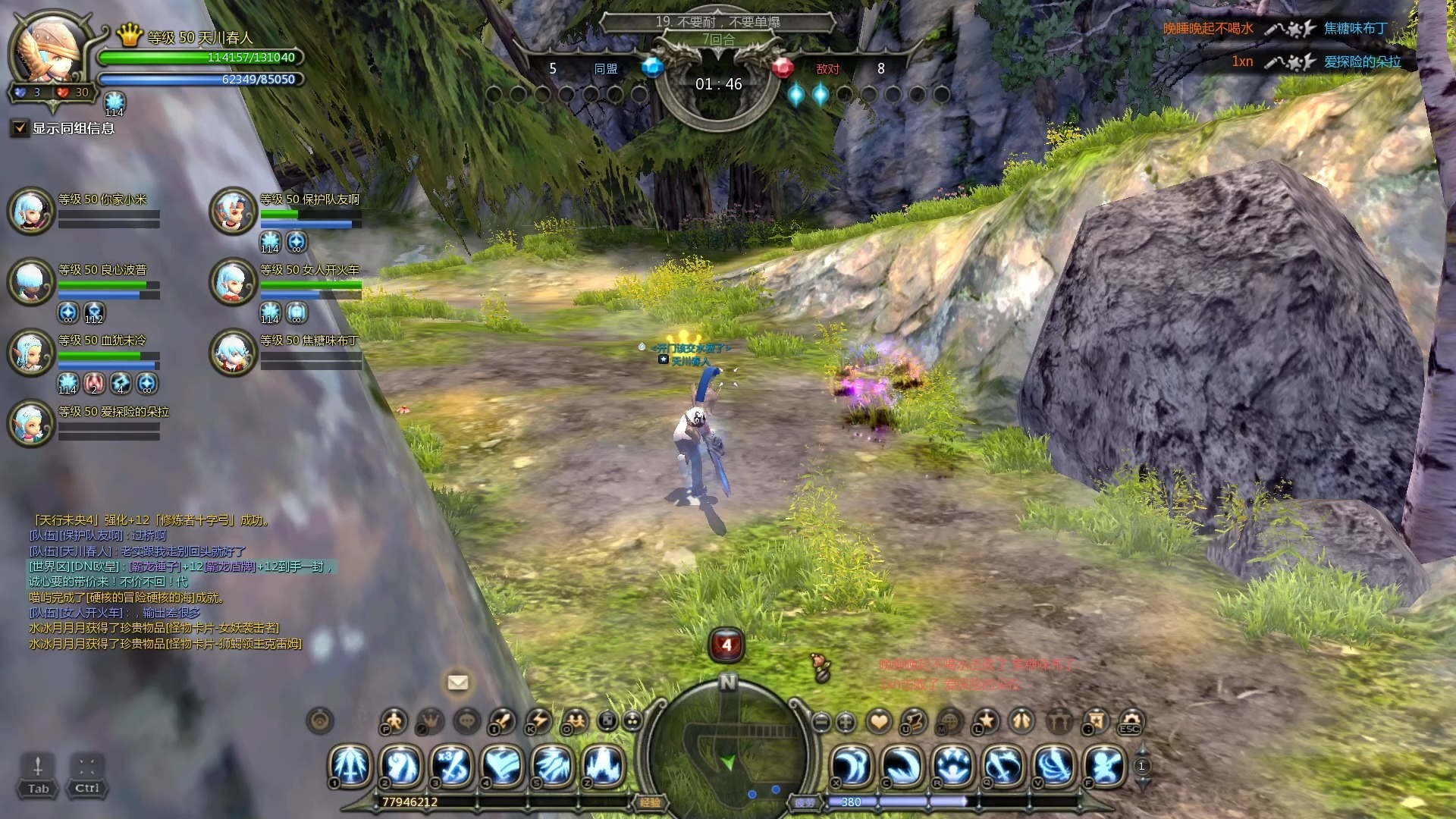Use the x3 sword skill in slot 3
The image size is (1456, 819).
pyautogui.click(x=453, y=766)
